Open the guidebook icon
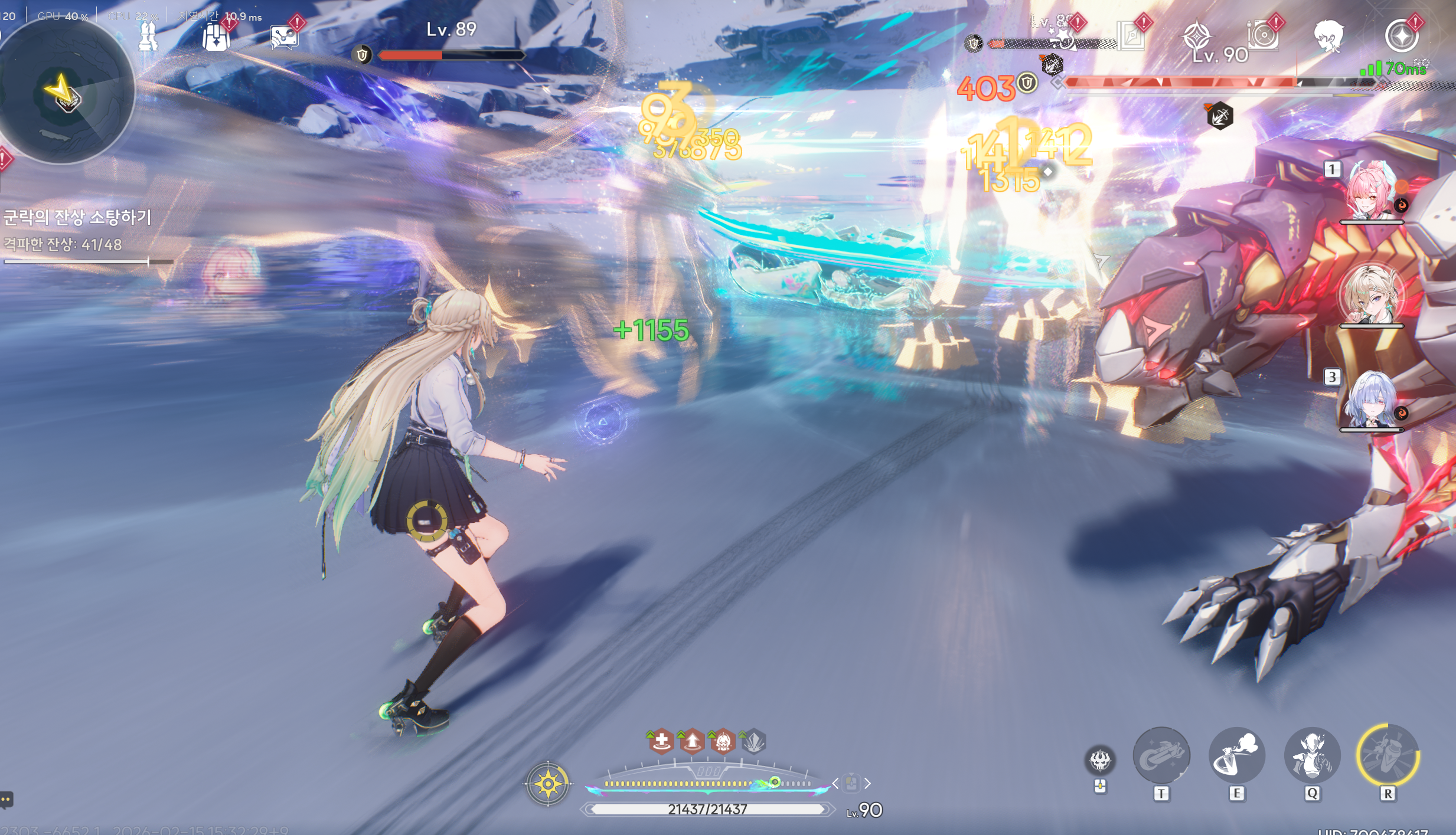This screenshot has height=835, width=1456. tap(1131, 37)
